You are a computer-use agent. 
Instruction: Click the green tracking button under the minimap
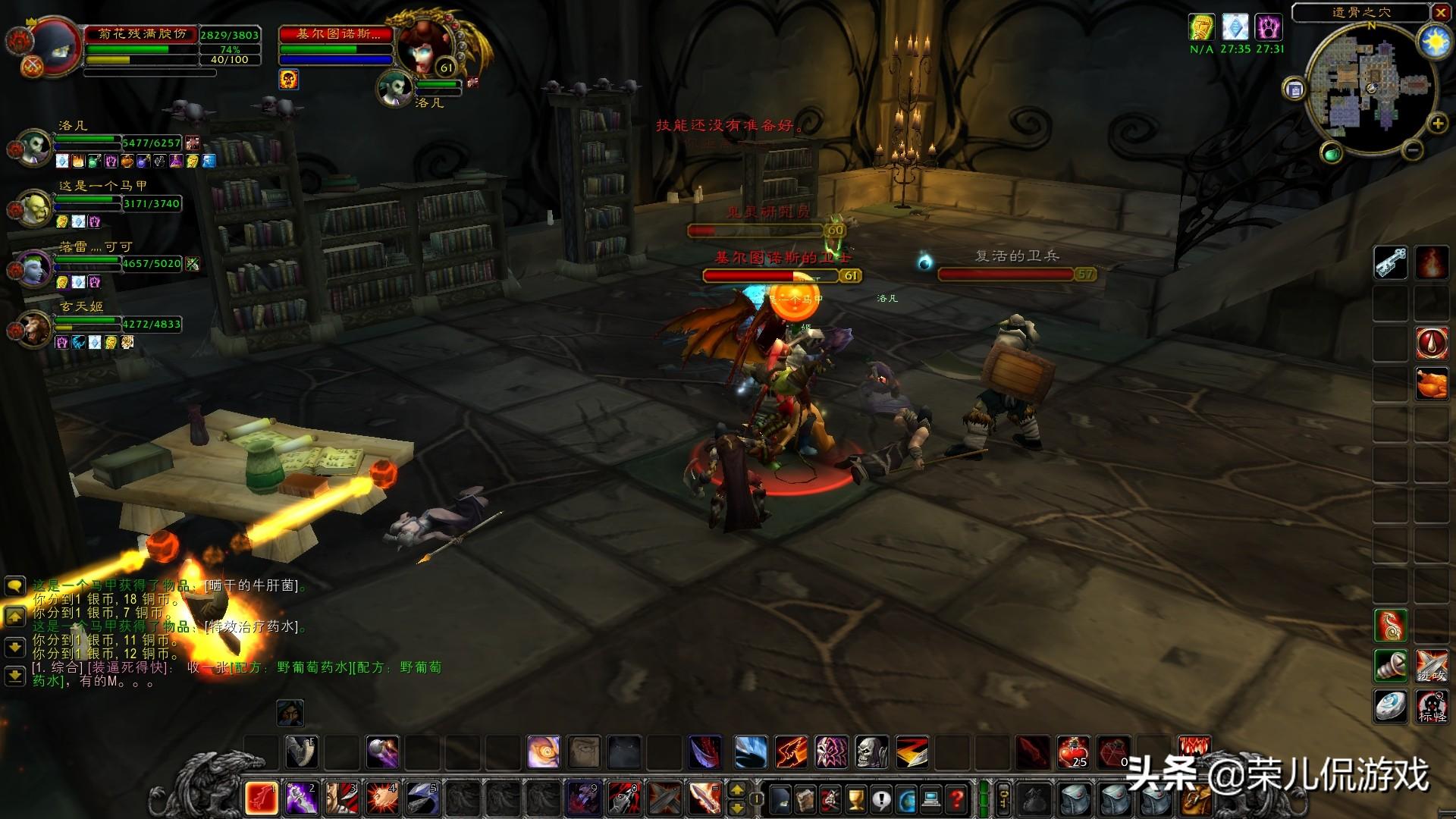tap(1332, 153)
